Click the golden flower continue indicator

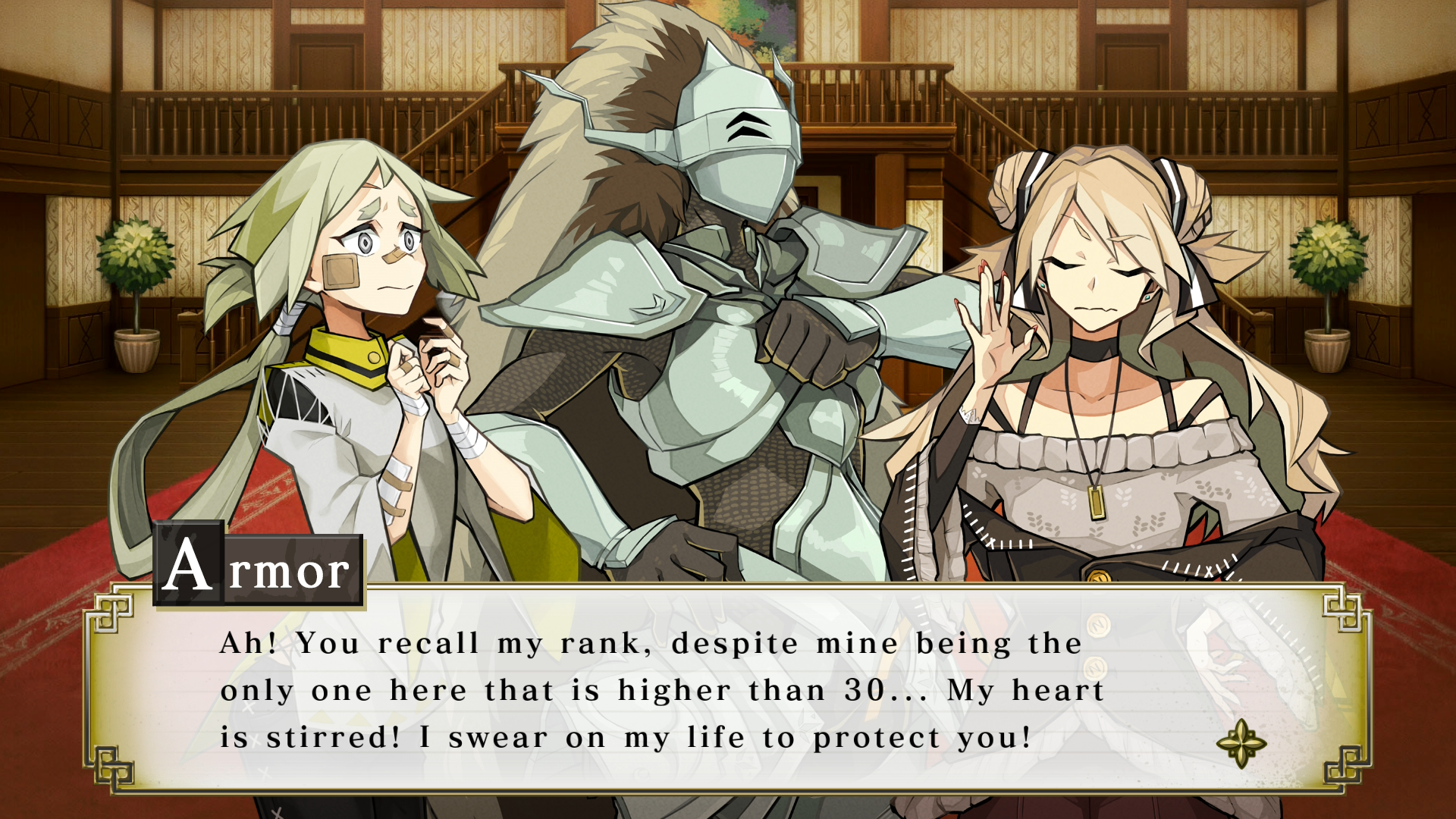(1241, 743)
